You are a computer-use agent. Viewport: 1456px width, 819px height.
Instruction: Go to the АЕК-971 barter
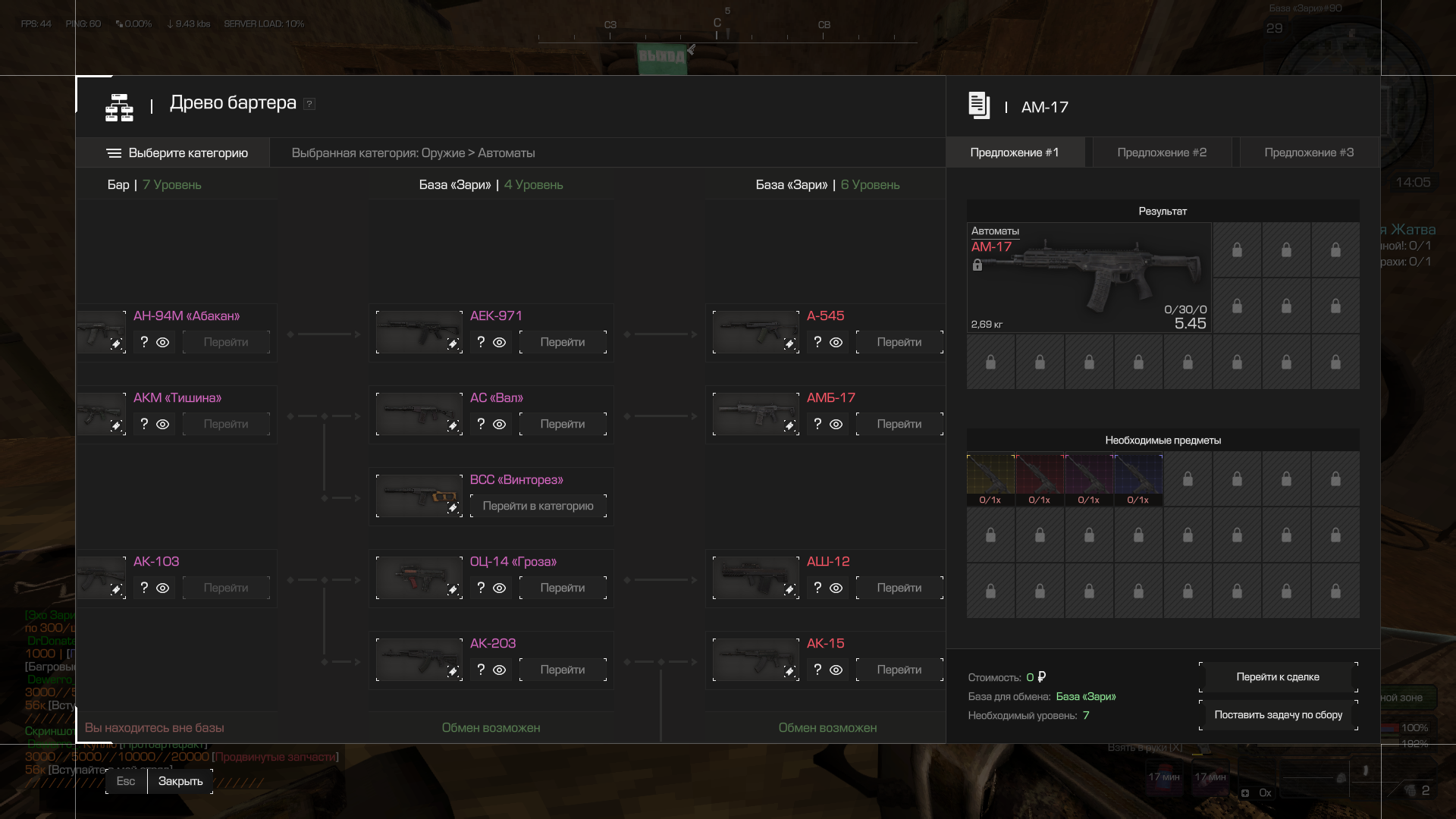563,342
